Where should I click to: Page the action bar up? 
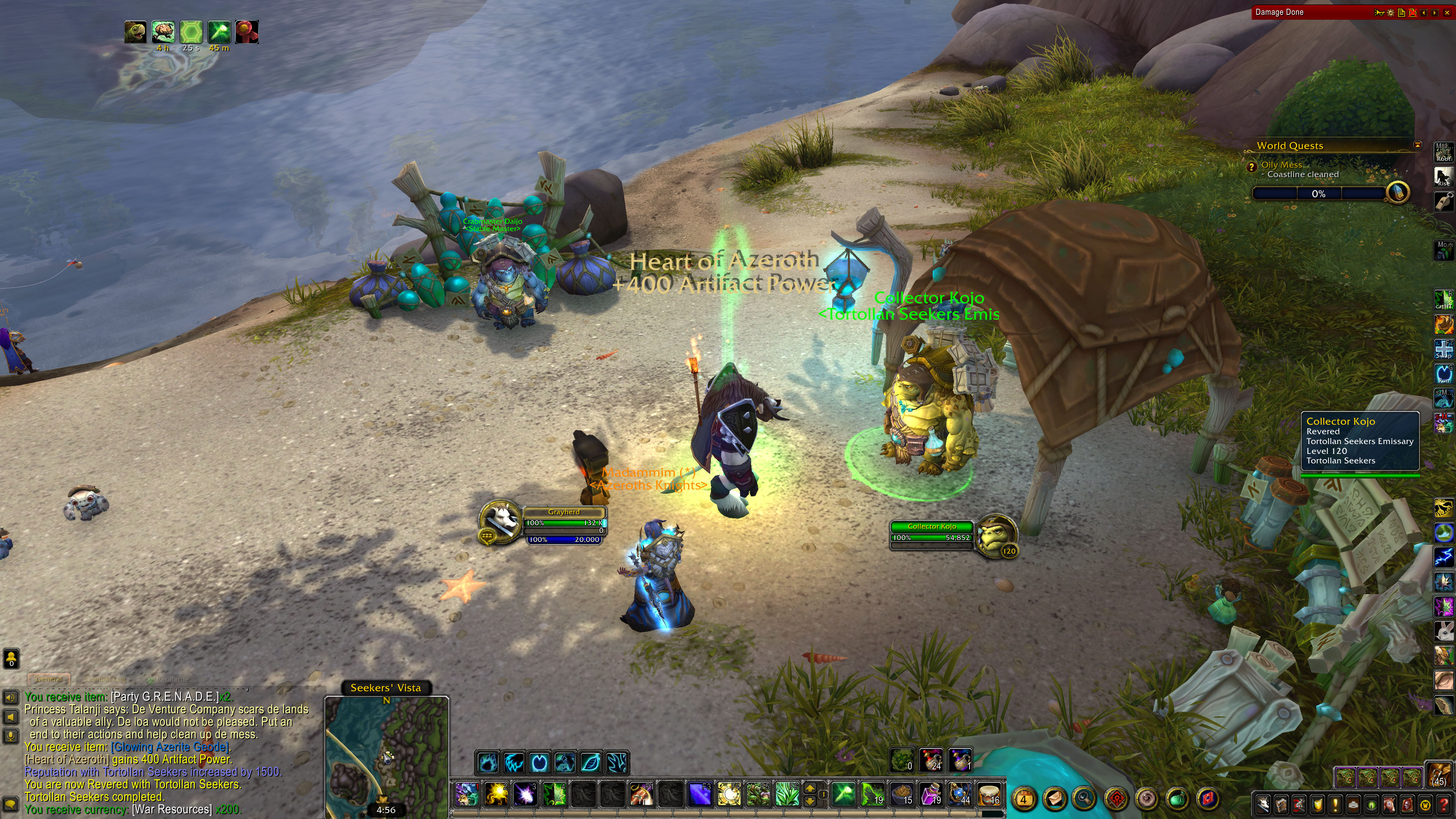pos(810,789)
